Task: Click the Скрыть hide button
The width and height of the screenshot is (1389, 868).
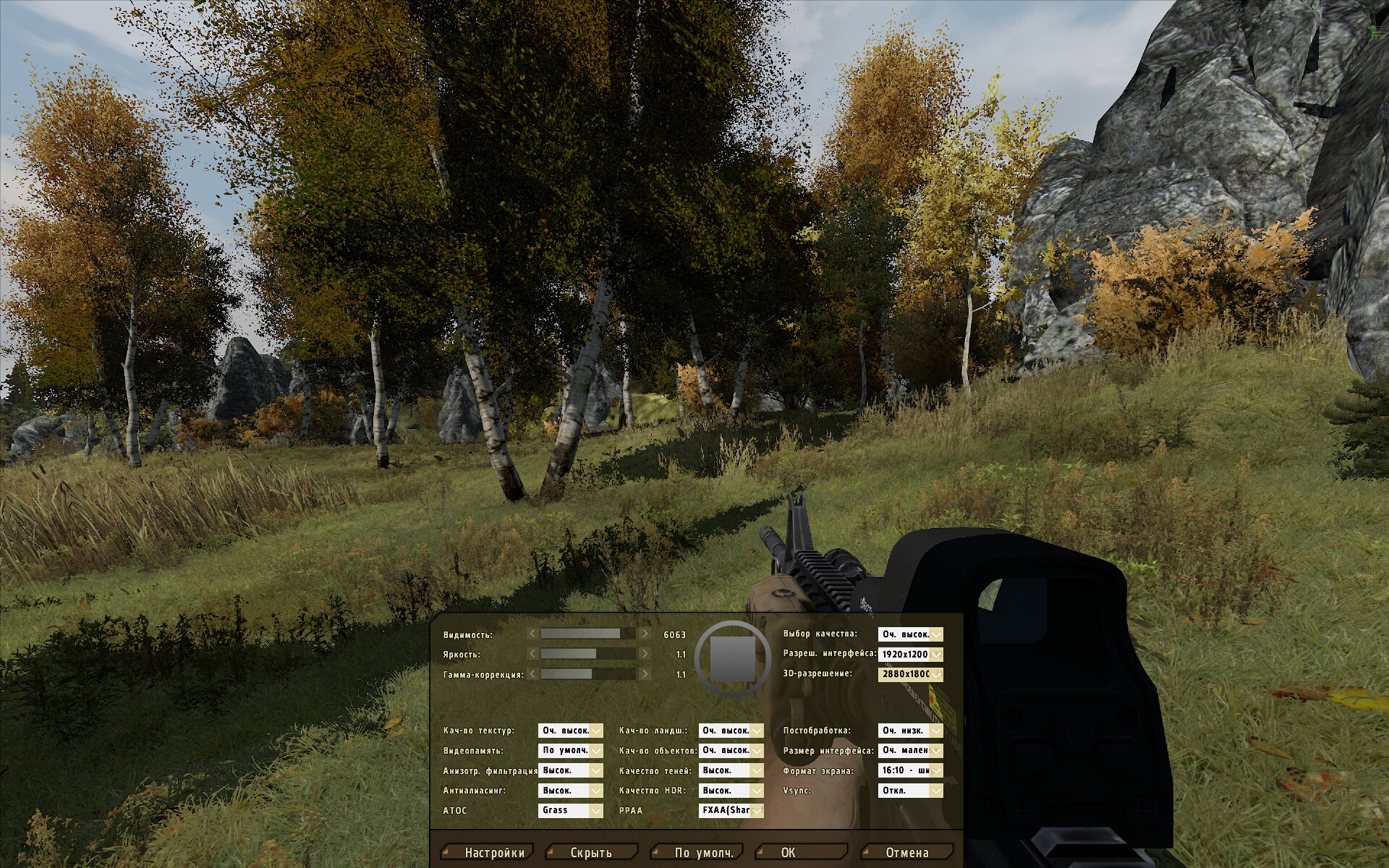Action: [x=591, y=853]
